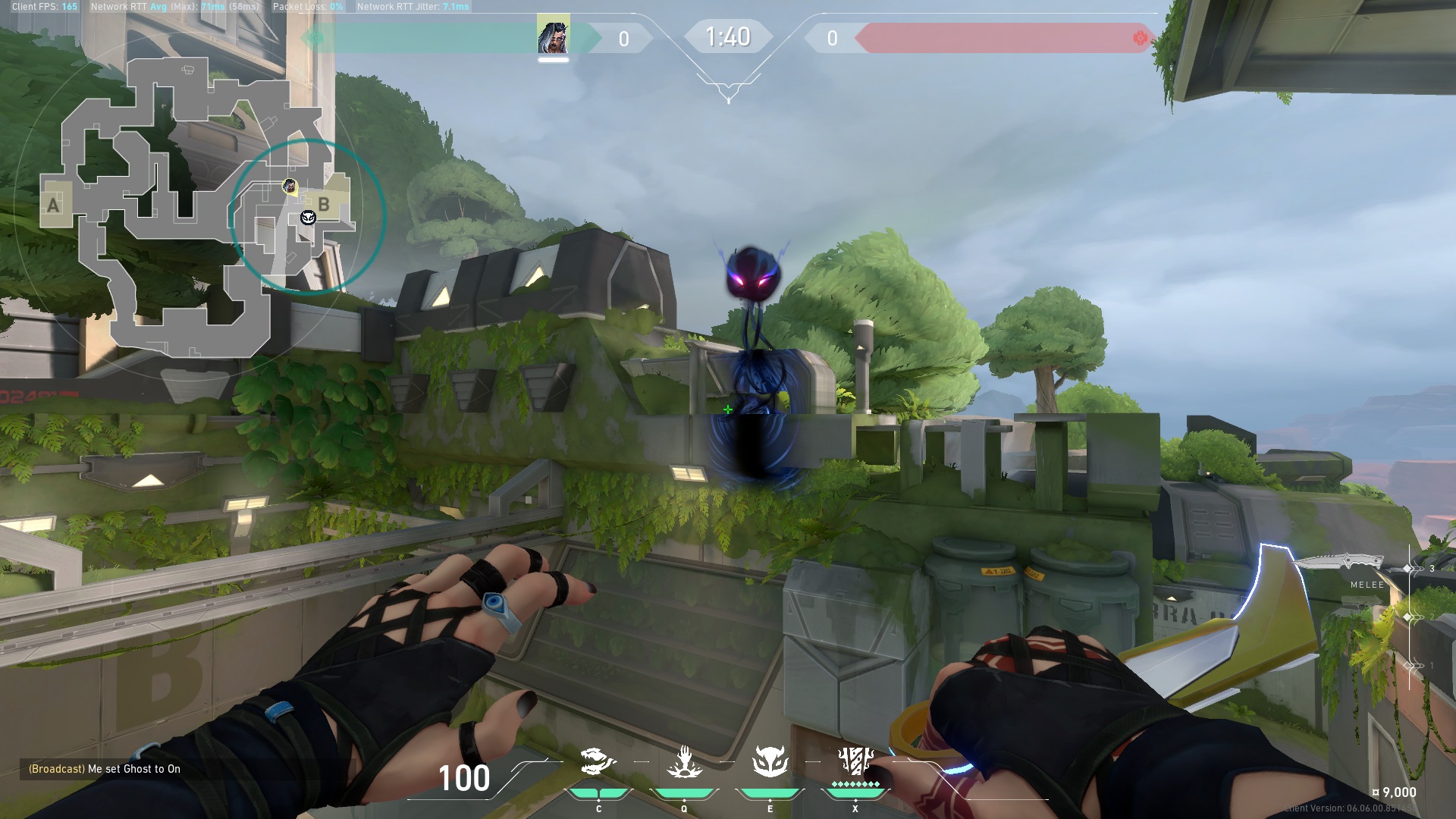Expand the round timer showing 1:40
Image resolution: width=1456 pixels, height=819 pixels.
pos(728,36)
